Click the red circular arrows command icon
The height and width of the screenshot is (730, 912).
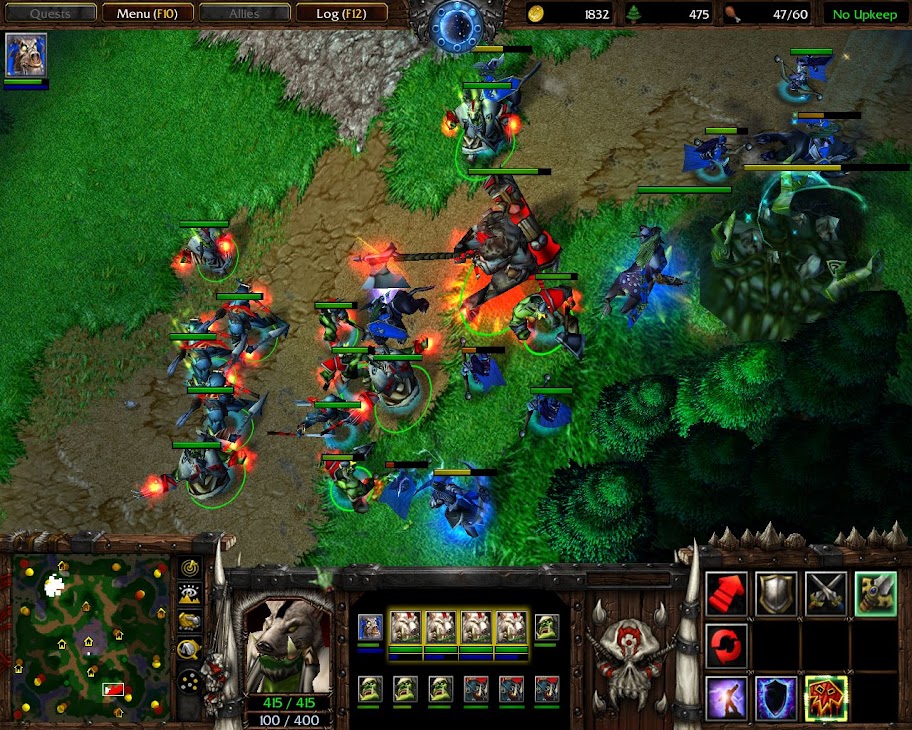(726, 645)
